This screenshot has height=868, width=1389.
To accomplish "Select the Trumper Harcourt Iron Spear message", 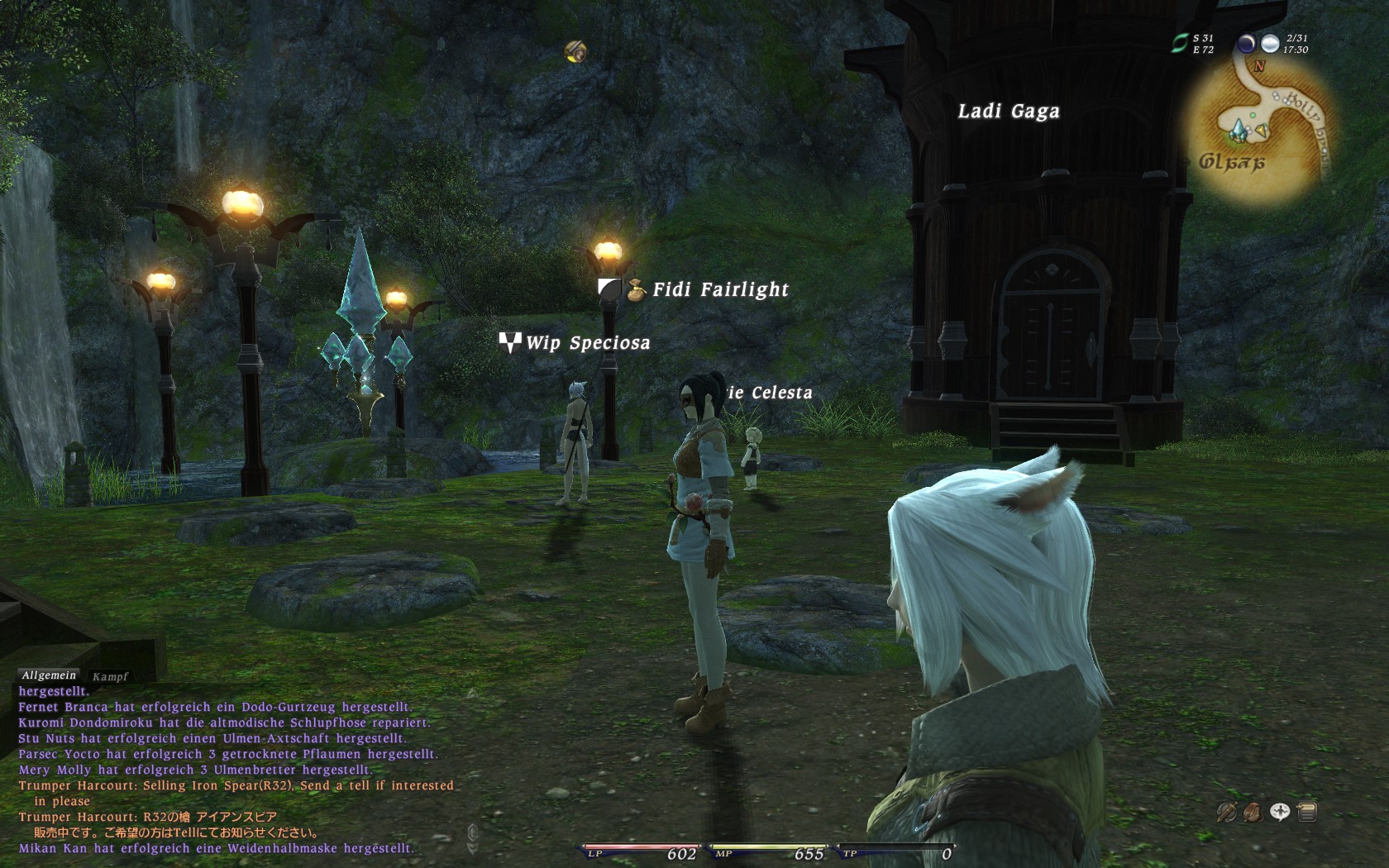I will [x=236, y=786].
